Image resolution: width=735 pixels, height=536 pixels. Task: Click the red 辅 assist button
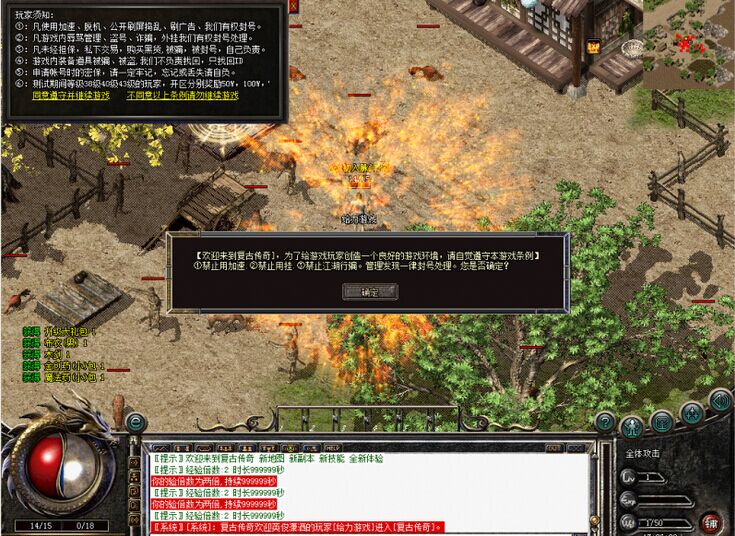(x=712, y=521)
